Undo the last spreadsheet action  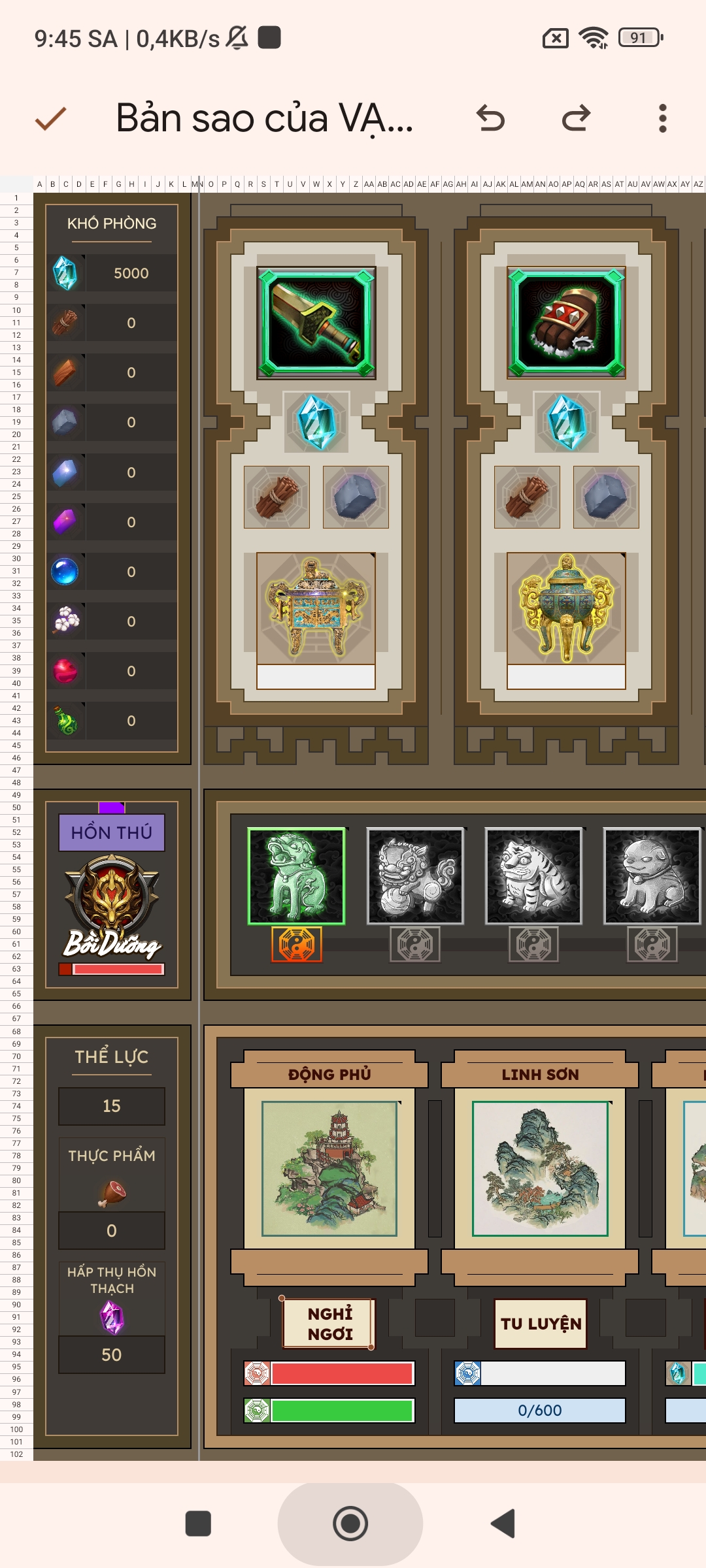(490, 118)
